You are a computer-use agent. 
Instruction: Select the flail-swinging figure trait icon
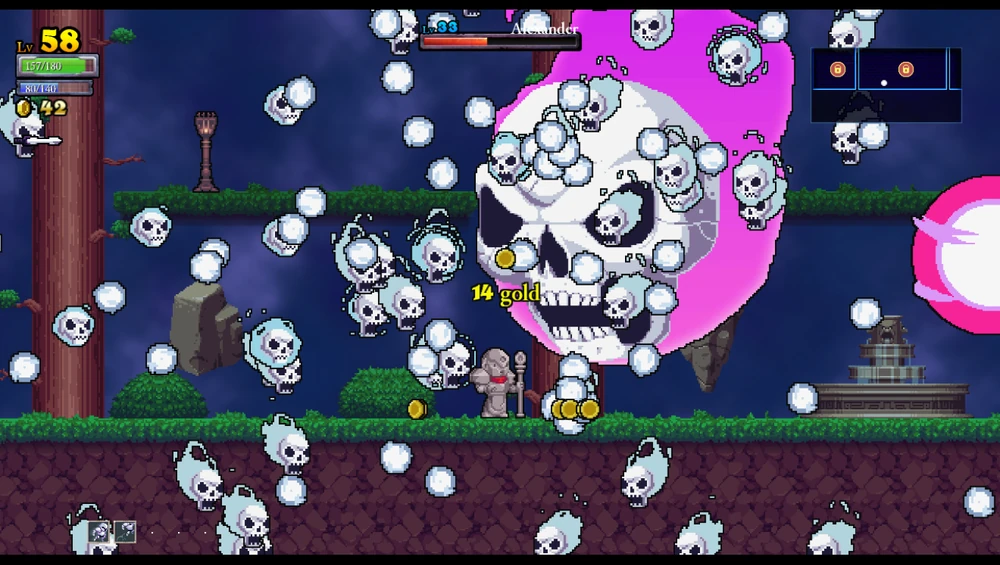point(125,532)
